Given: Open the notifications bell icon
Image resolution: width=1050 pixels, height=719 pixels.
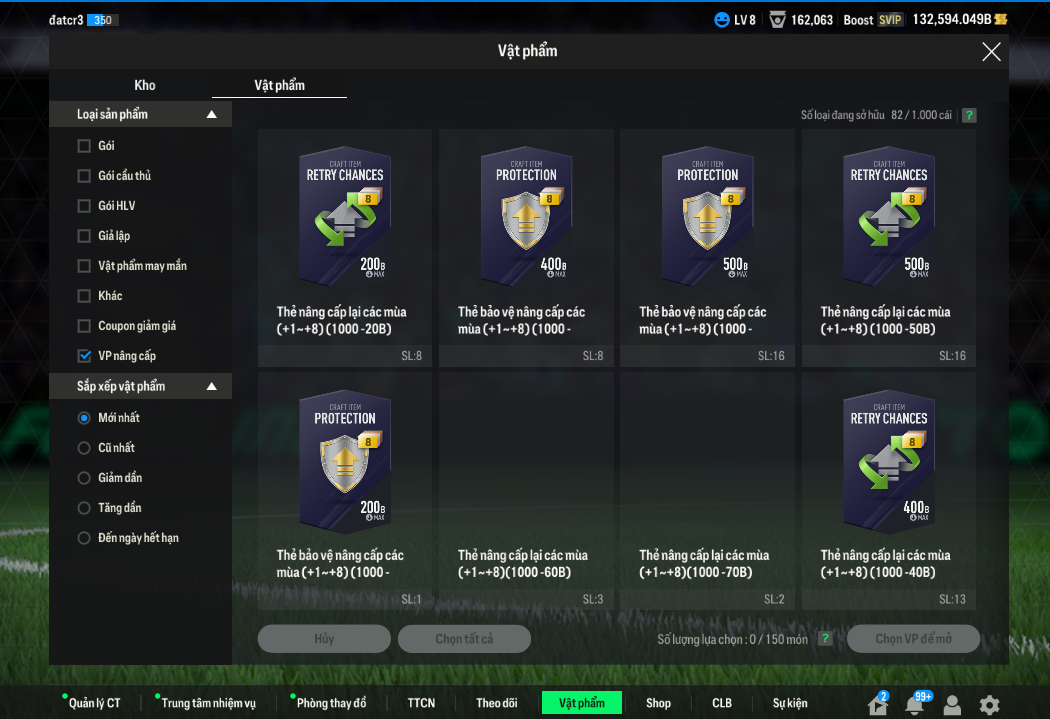Looking at the screenshot, I should (914, 705).
